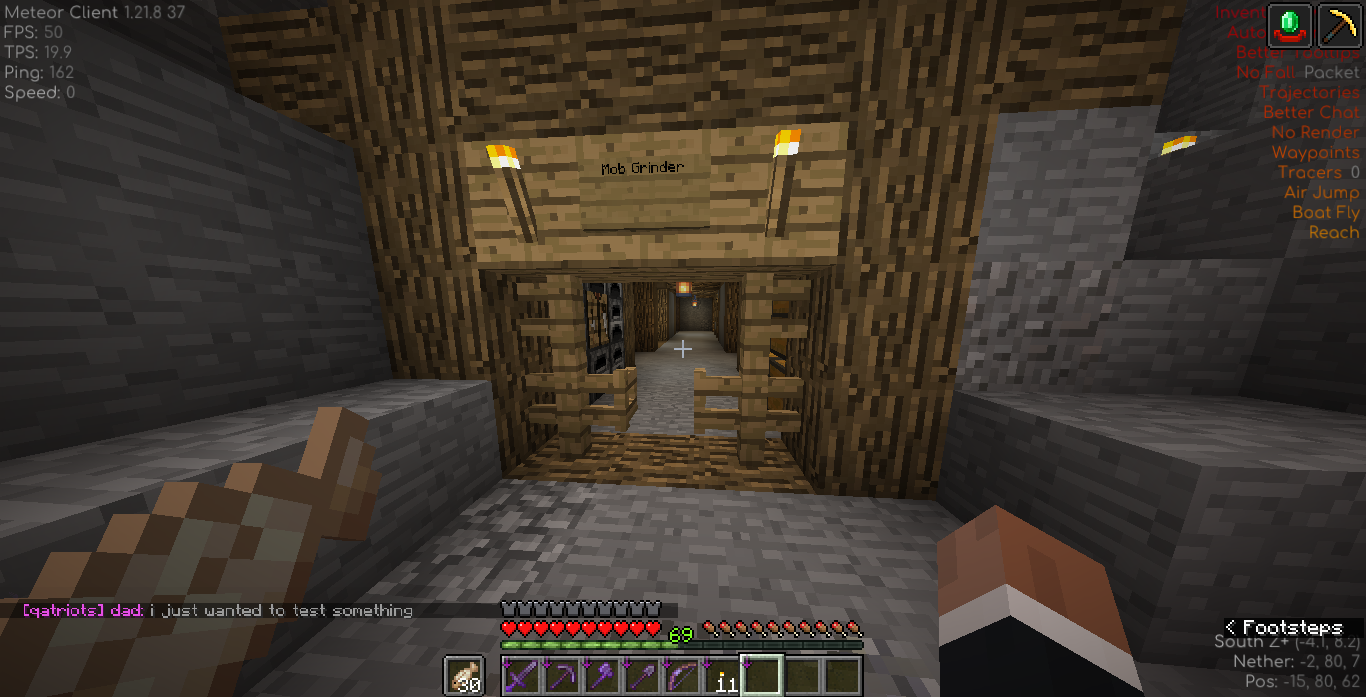Click the golden pickaxe Haste effect icon
The image size is (1366, 697).
(x=1340, y=24)
